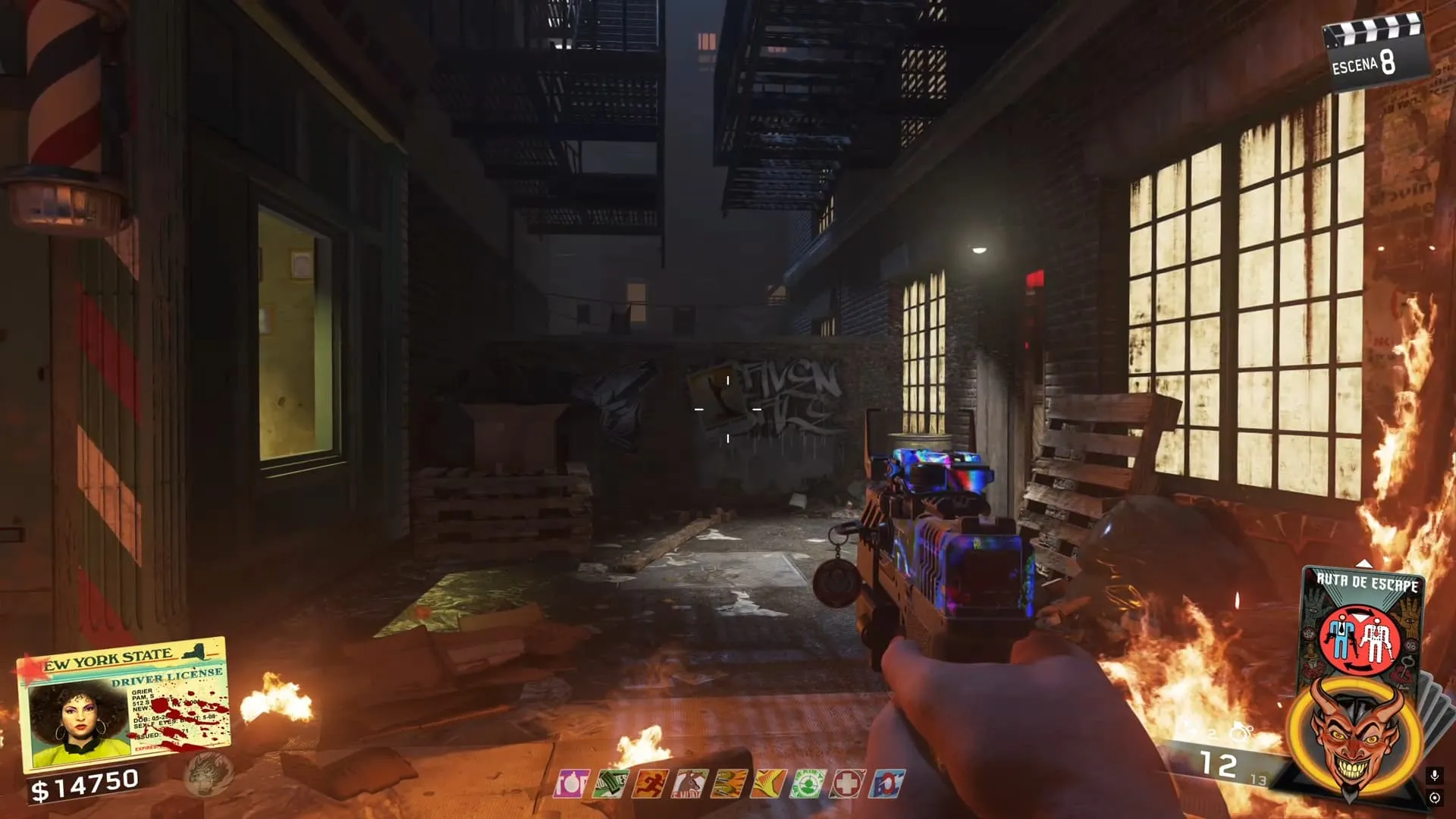Select the blue and red perk icon
This screenshot has height=819, width=1456.
[886, 784]
